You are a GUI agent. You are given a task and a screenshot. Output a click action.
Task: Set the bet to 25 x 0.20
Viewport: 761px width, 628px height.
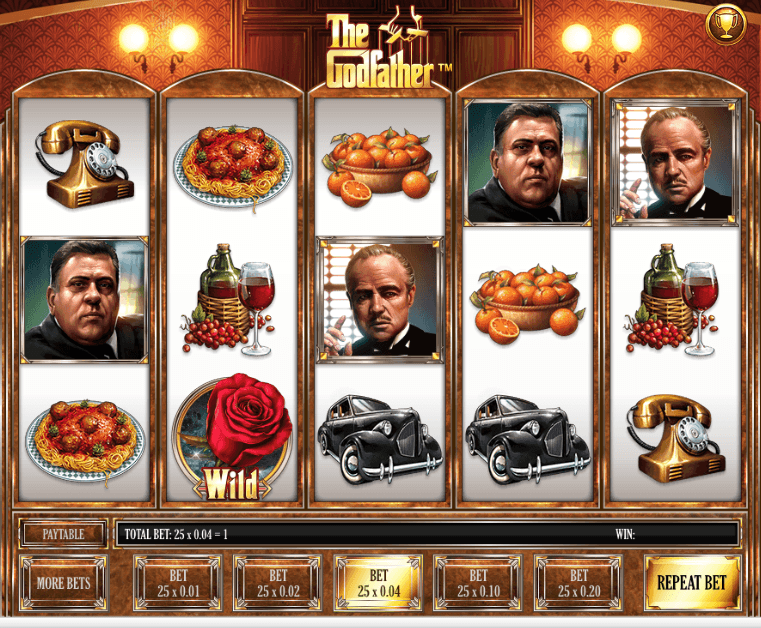click(578, 583)
